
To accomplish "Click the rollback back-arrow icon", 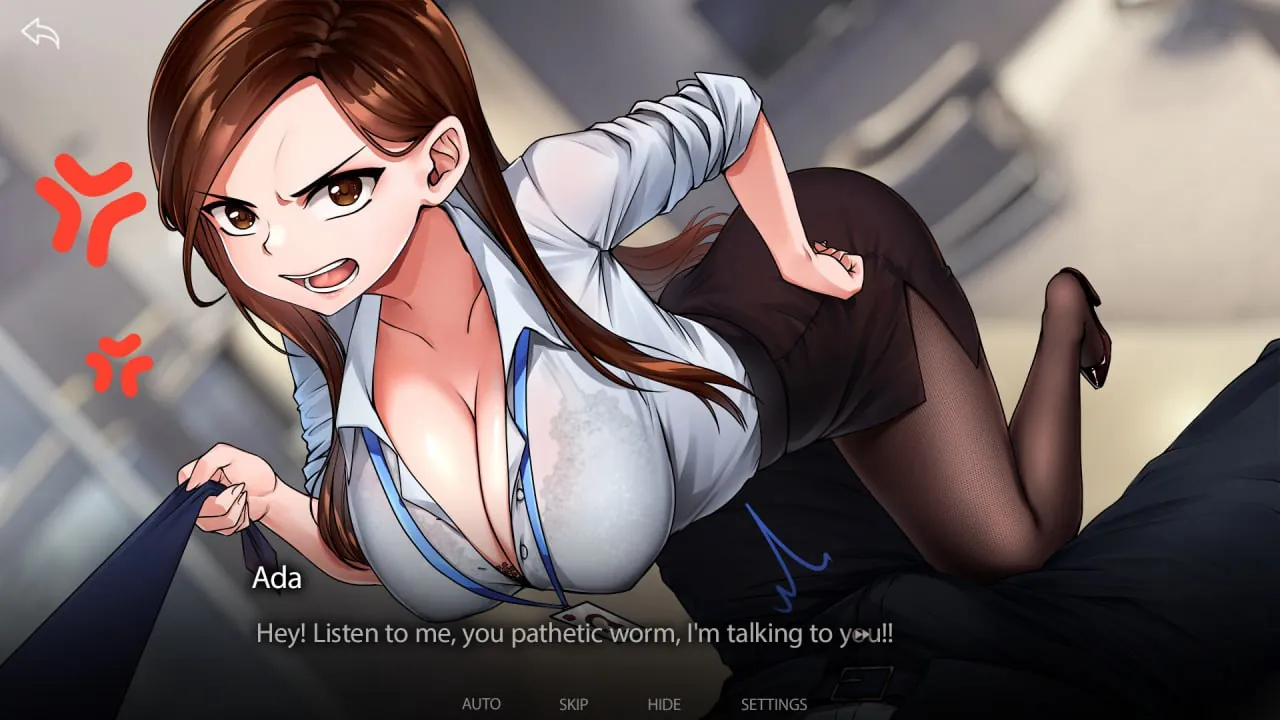I will (40, 34).
